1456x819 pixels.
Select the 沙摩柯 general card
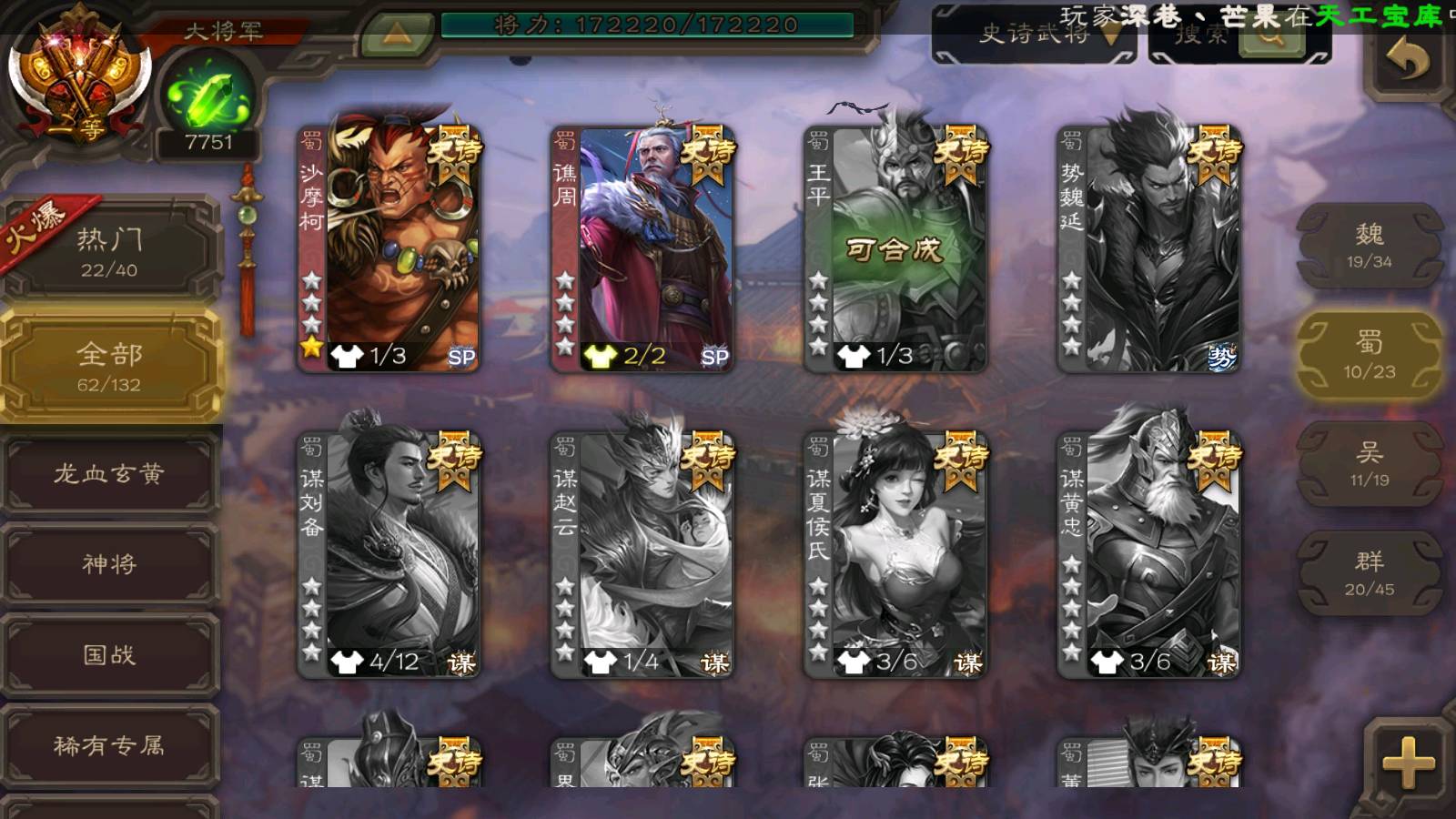click(389, 248)
